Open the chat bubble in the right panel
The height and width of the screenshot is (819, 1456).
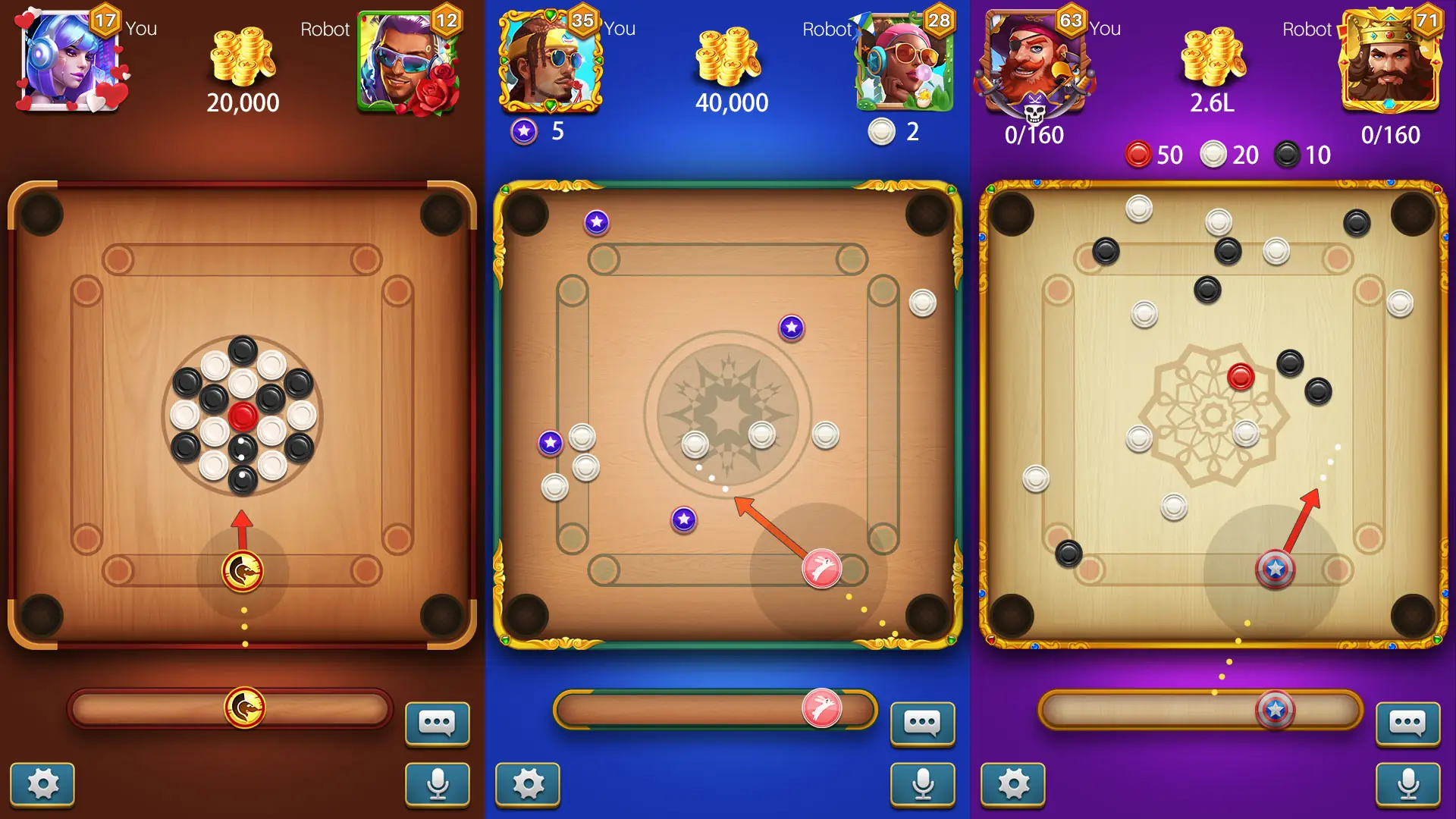coord(1407,724)
